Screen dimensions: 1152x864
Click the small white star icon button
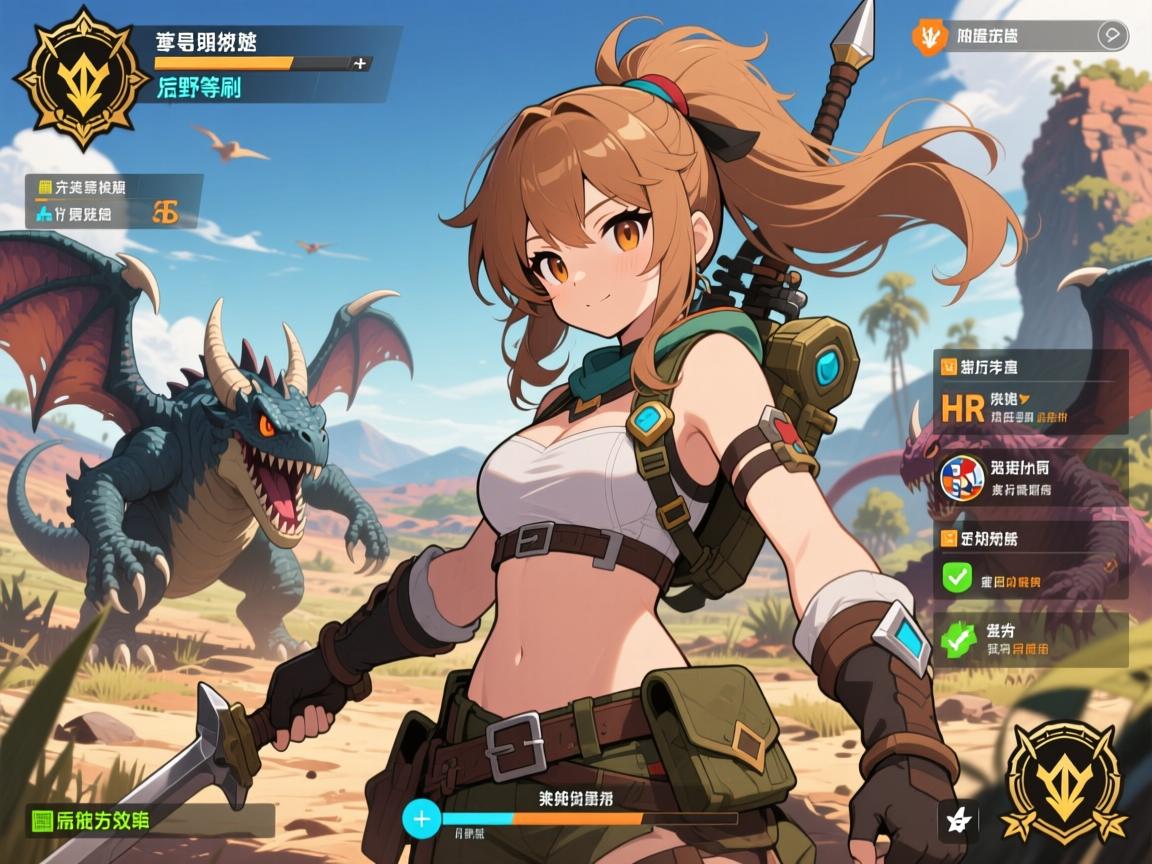[957, 820]
